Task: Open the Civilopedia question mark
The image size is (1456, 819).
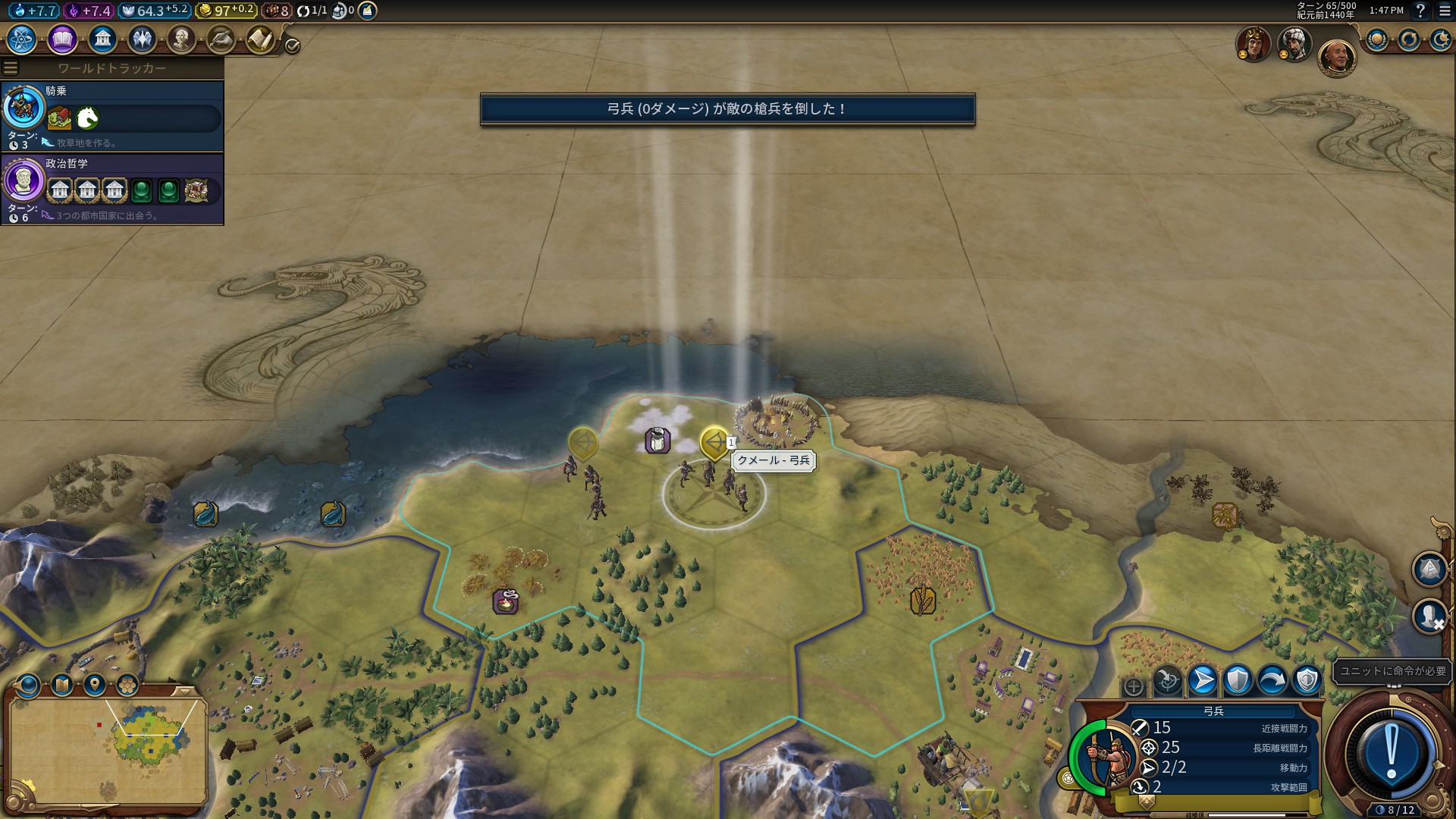Action: 1420,11
